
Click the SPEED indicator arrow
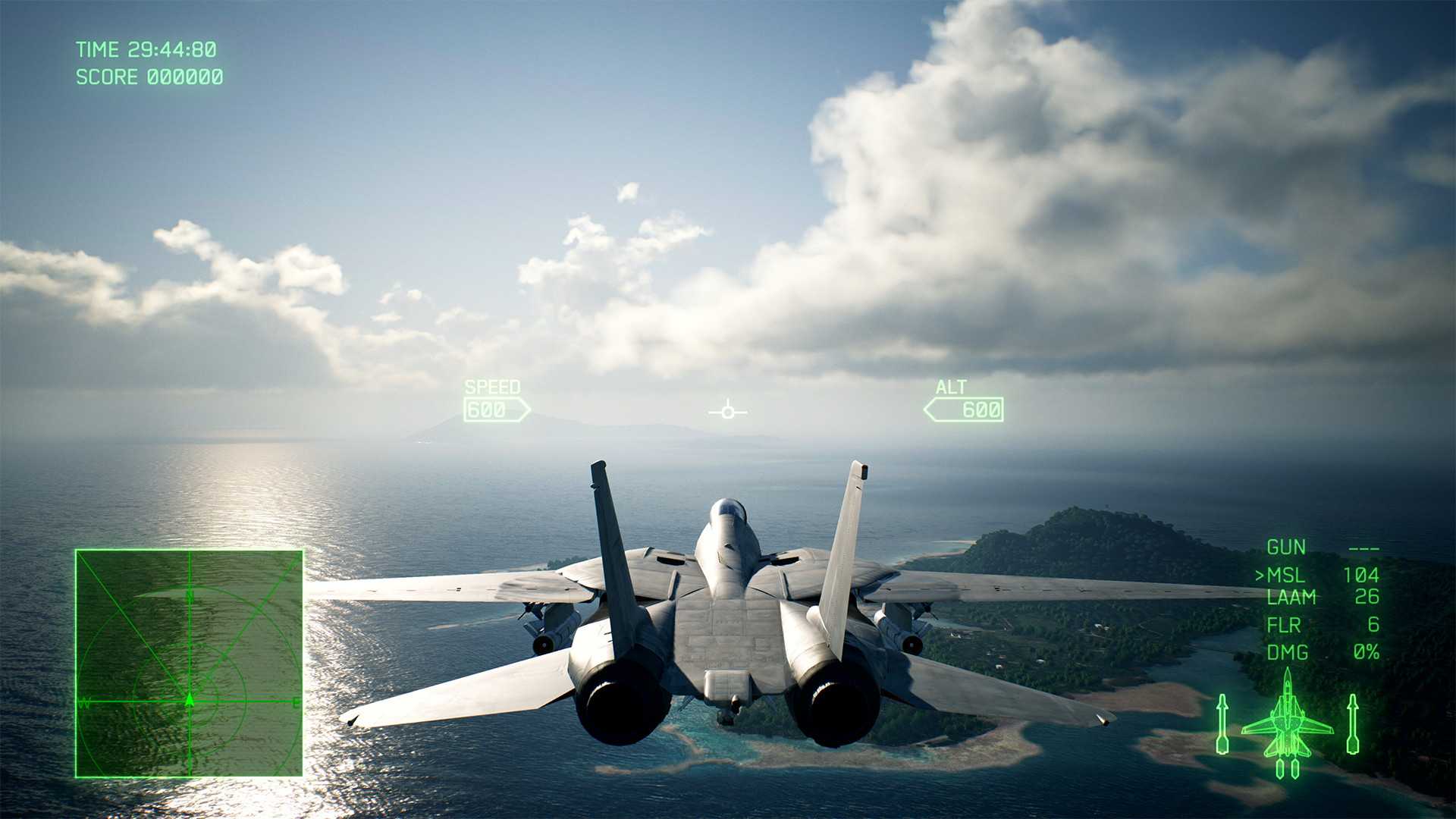click(x=497, y=409)
